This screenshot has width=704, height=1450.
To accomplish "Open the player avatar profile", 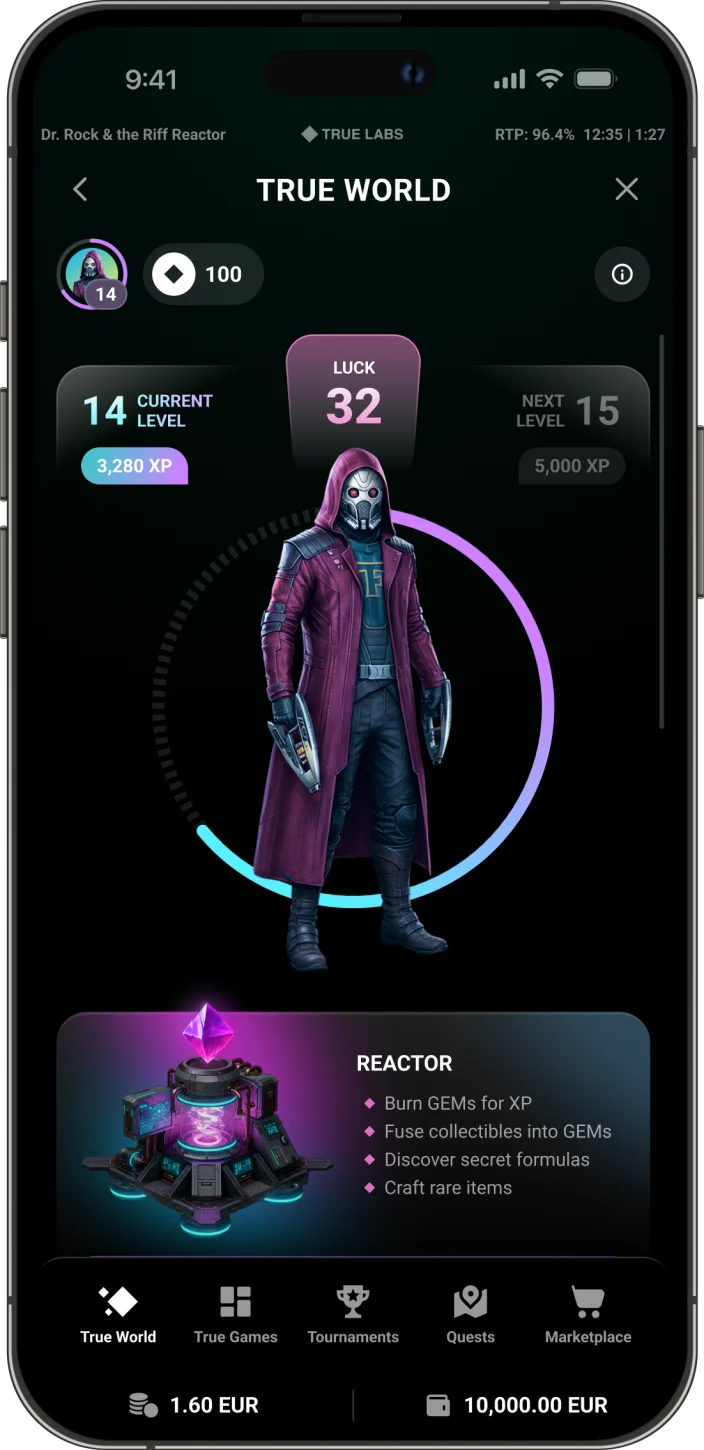I will [x=93, y=274].
